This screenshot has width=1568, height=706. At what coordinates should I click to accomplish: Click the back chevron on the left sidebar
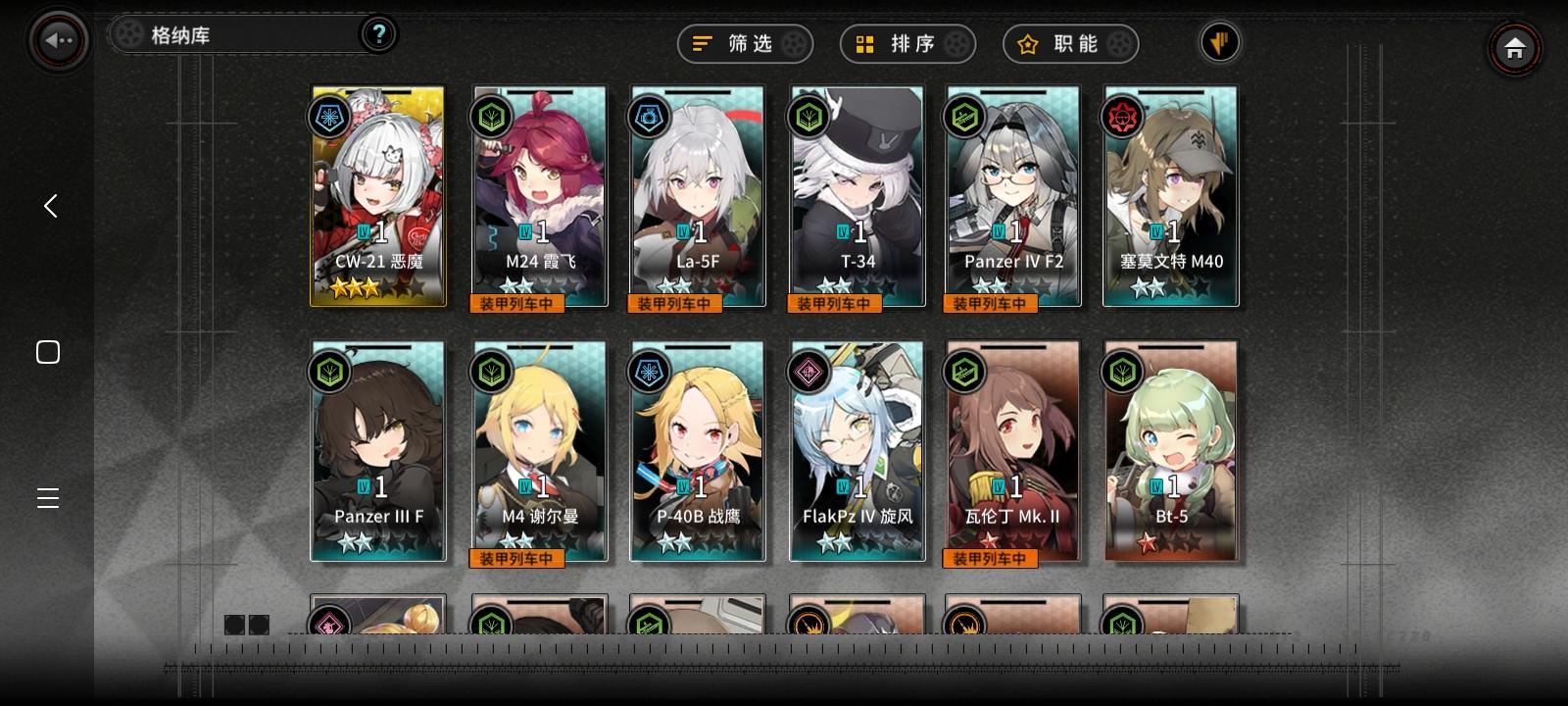[x=48, y=206]
